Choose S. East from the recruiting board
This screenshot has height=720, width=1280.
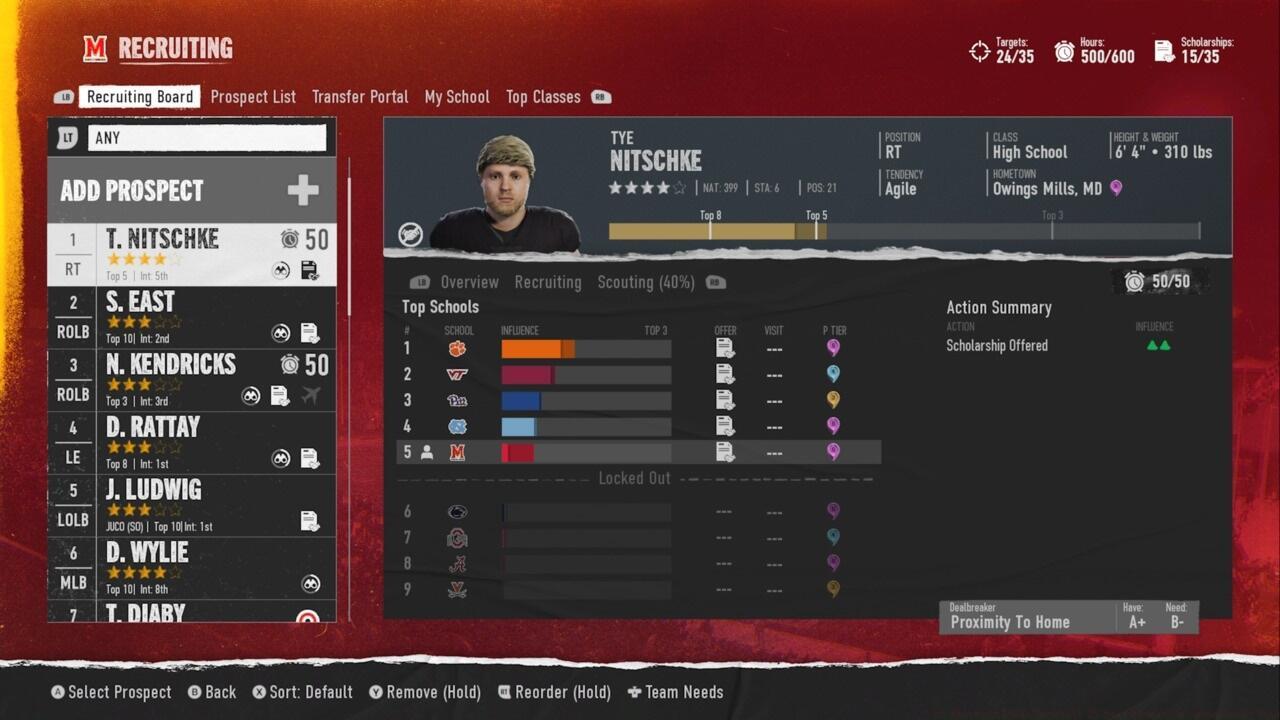click(191, 317)
